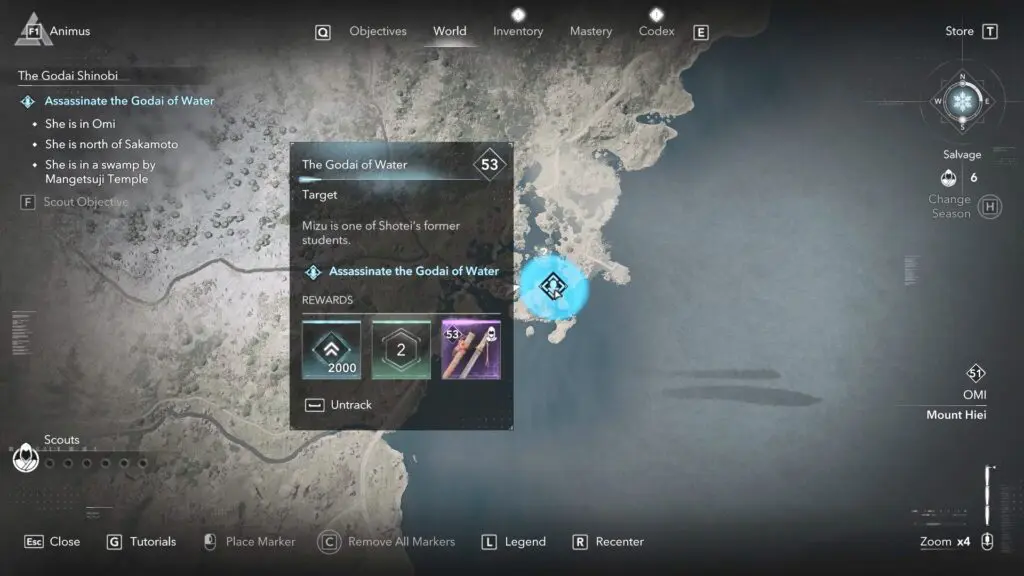Select the Assassinate the Godai of Water objective
The height and width of the screenshot is (576, 1024).
tap(129, 101)
